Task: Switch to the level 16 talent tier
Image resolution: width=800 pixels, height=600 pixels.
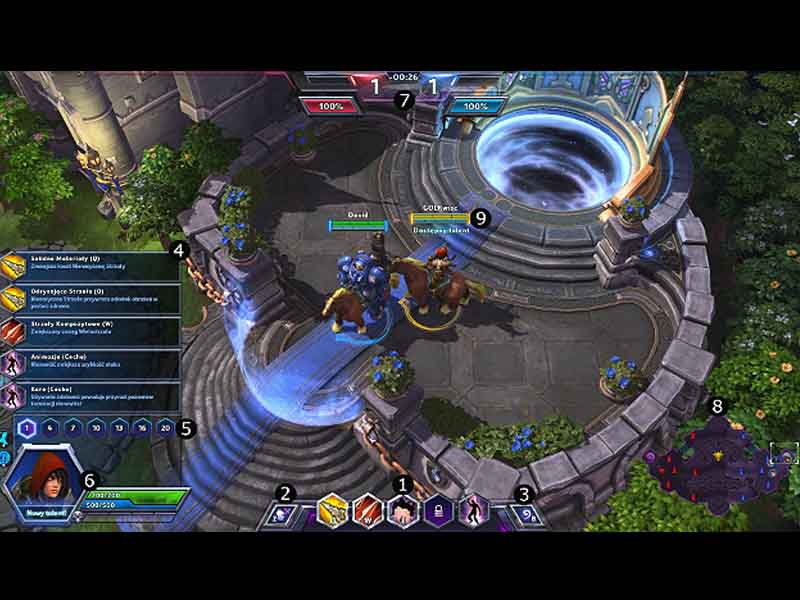Action: pos(145,428)
